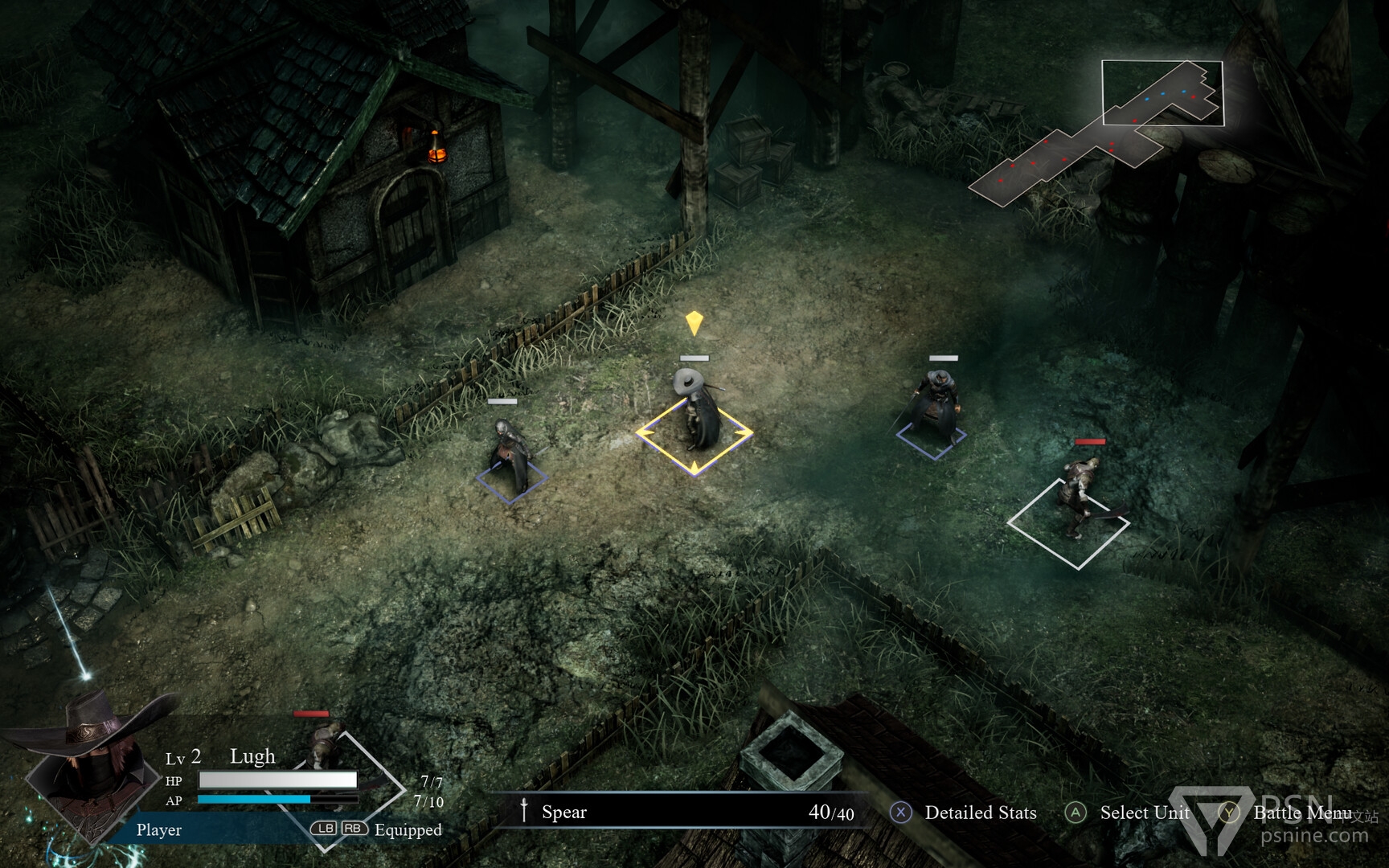Click the Equipped label in the unit panel
The width and height of the screenshot is (1389, 868).
(x=408, y=829)
